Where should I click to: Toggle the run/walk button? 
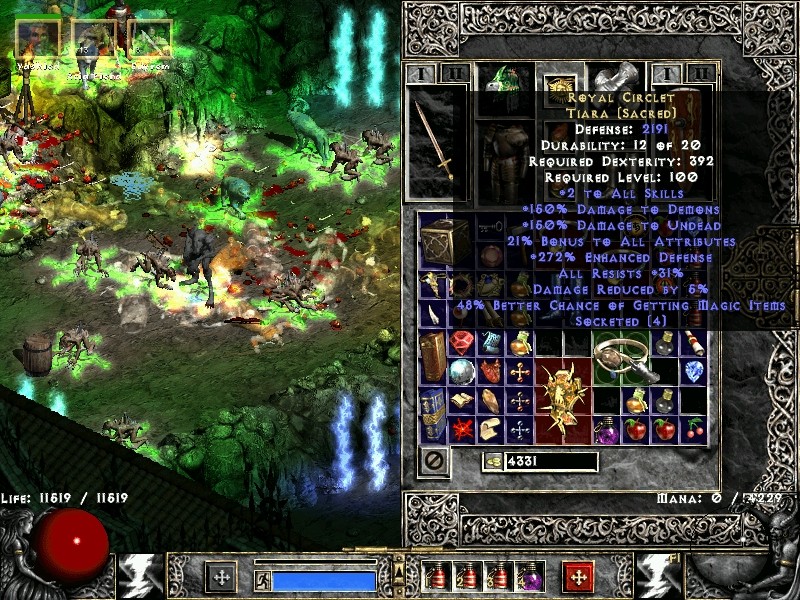262,578
